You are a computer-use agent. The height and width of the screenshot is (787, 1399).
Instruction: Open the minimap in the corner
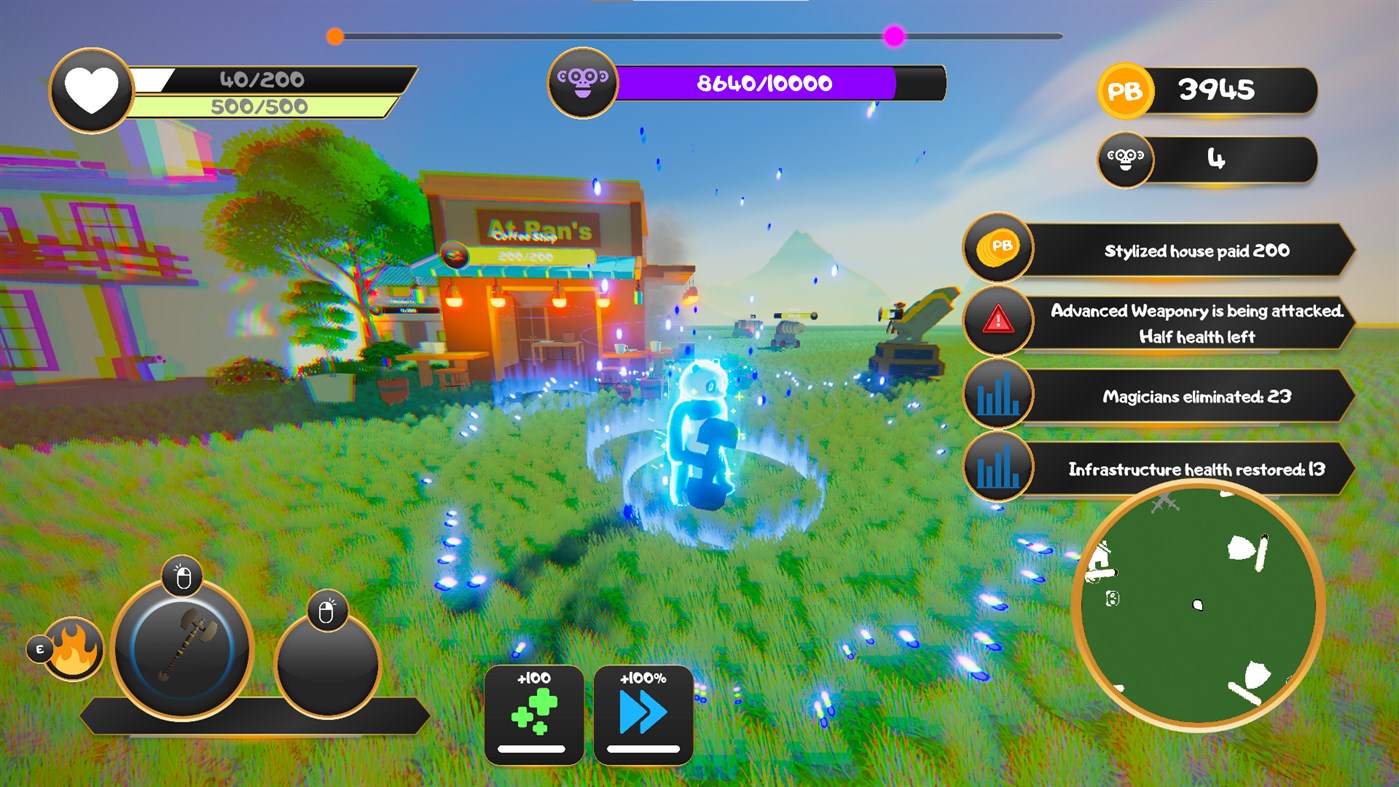pyautogui.click(x=1199, y=602)
